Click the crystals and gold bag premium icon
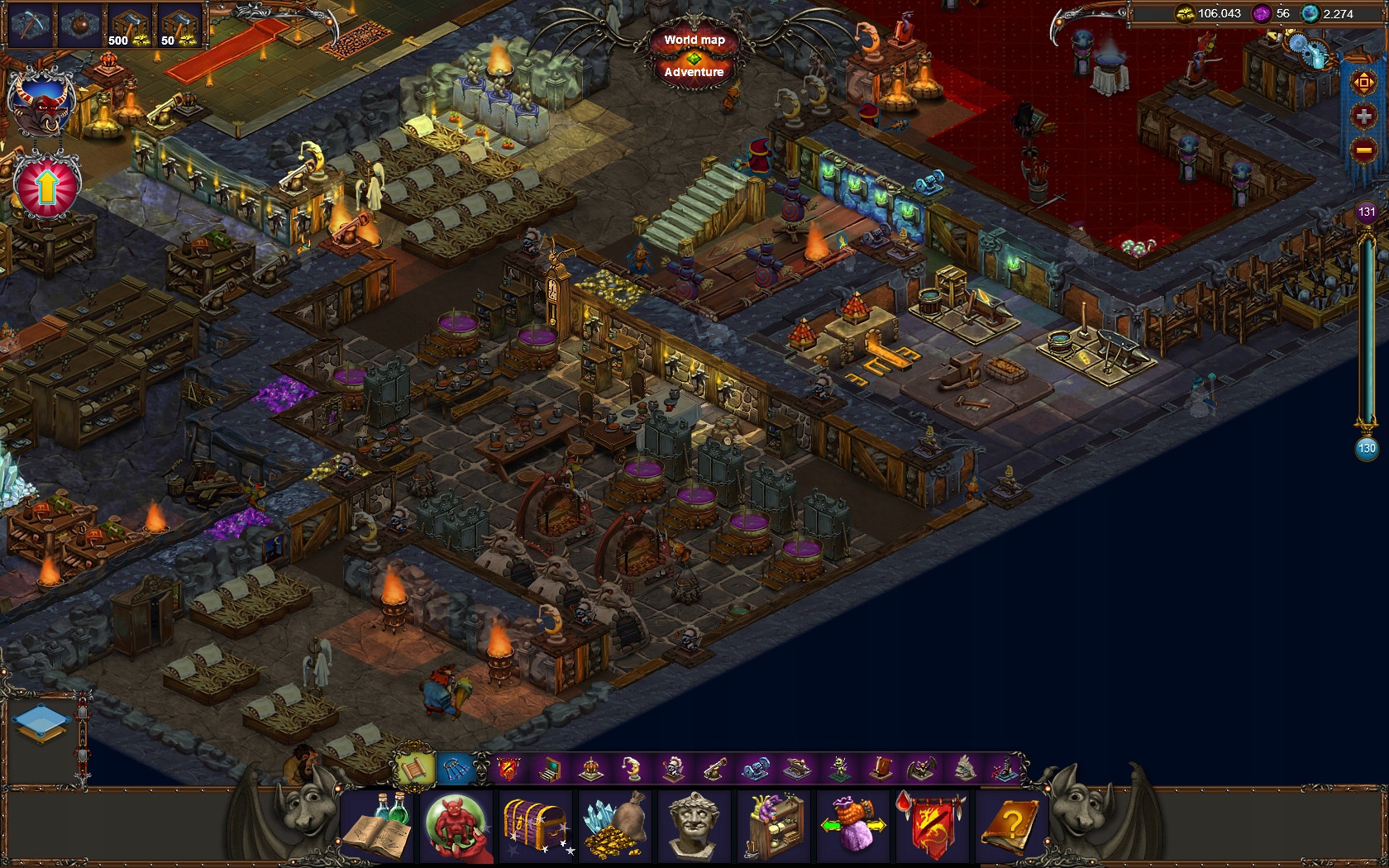 [614, 827]
